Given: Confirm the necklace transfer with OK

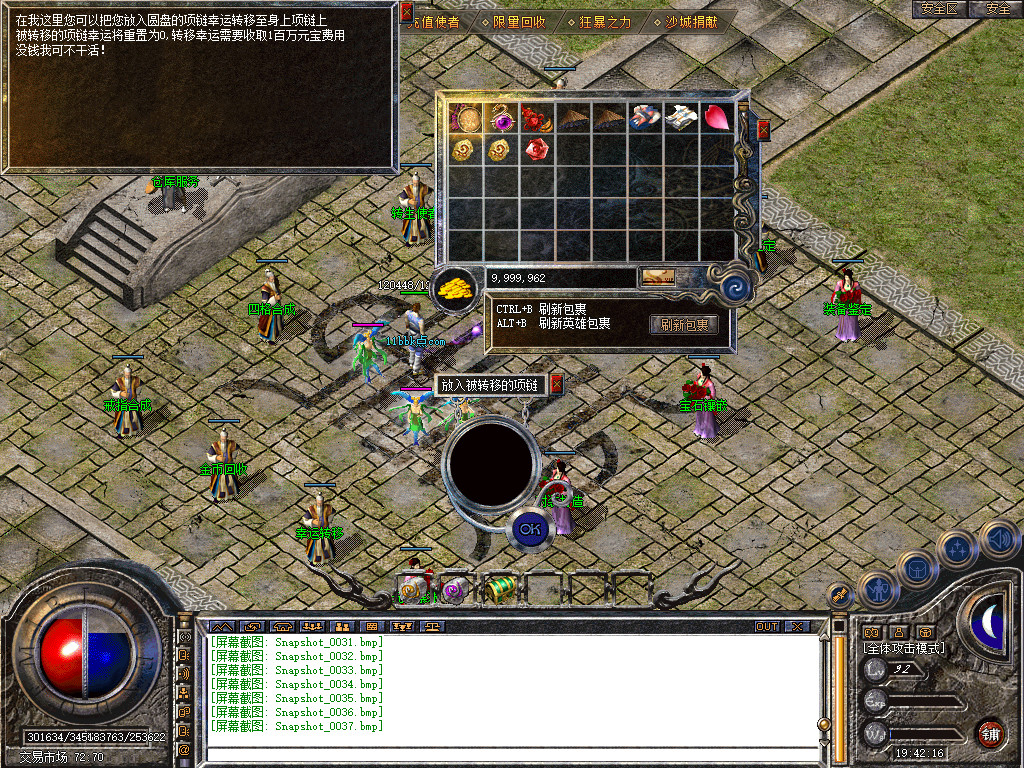Looking at the screenshot, I should [x=530, y=529].
